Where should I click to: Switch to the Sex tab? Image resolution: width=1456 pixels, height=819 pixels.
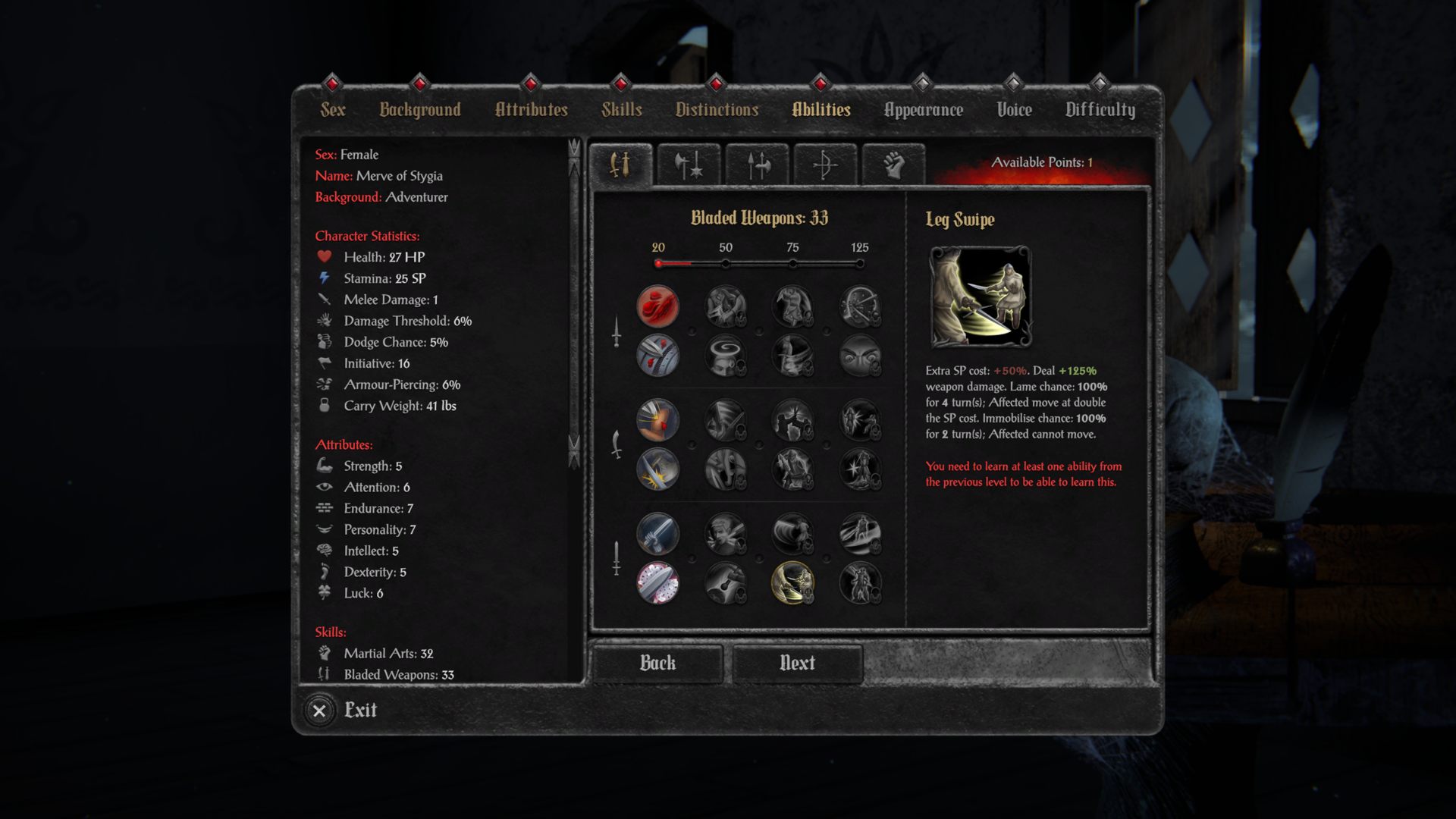[x=332, y=110]
